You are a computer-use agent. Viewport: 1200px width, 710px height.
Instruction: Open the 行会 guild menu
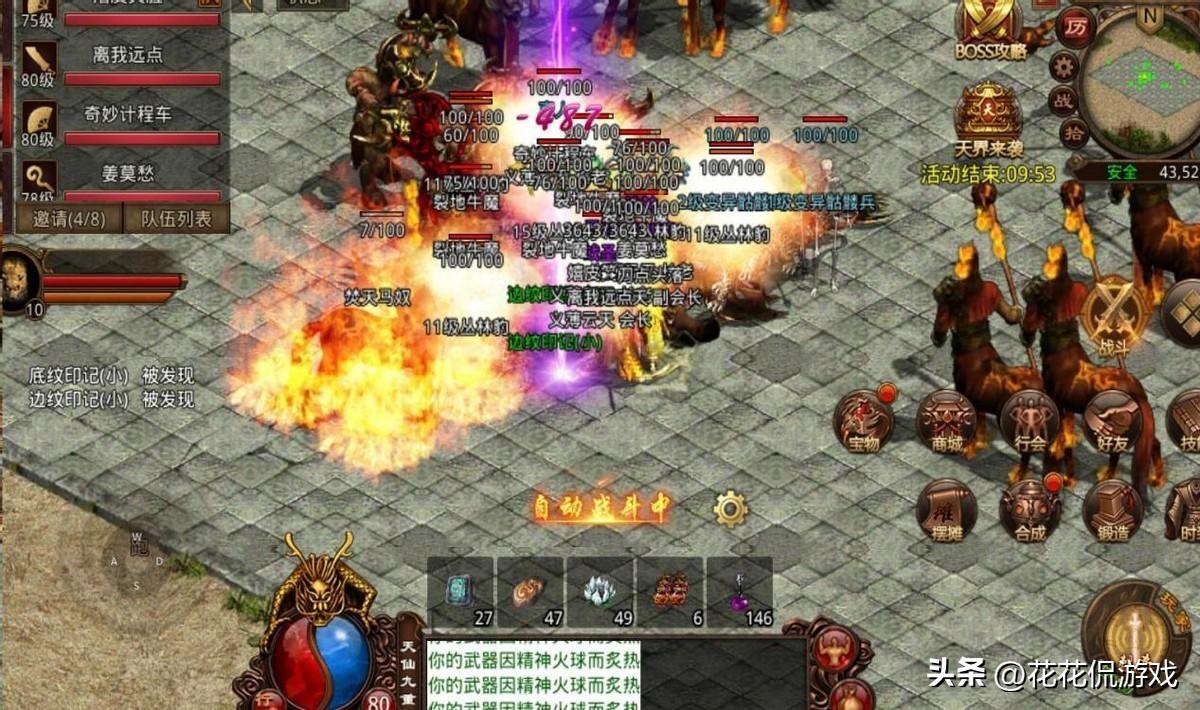point(1029,420)
